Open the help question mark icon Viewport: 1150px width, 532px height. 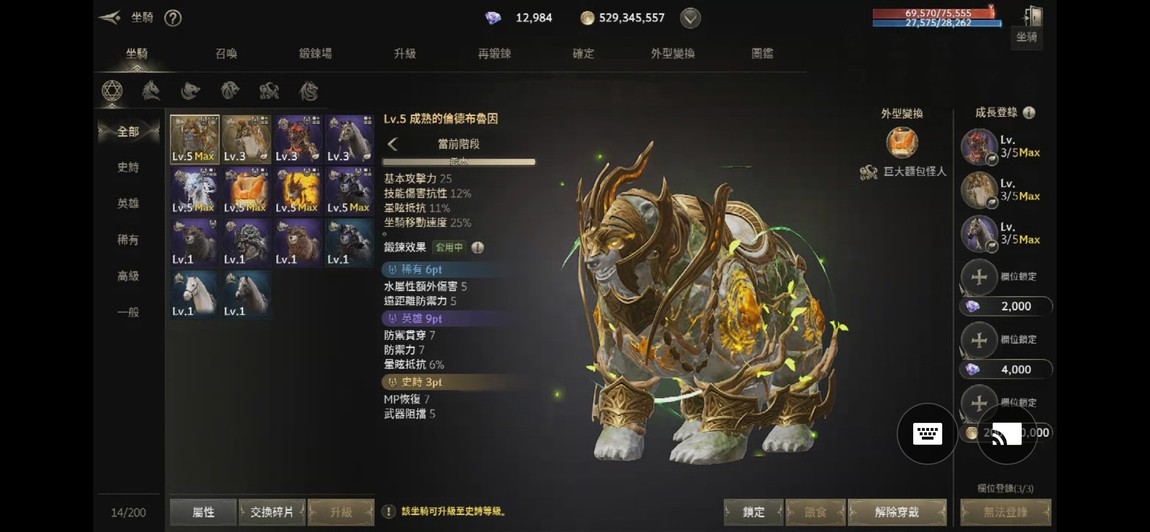(173, 18)
